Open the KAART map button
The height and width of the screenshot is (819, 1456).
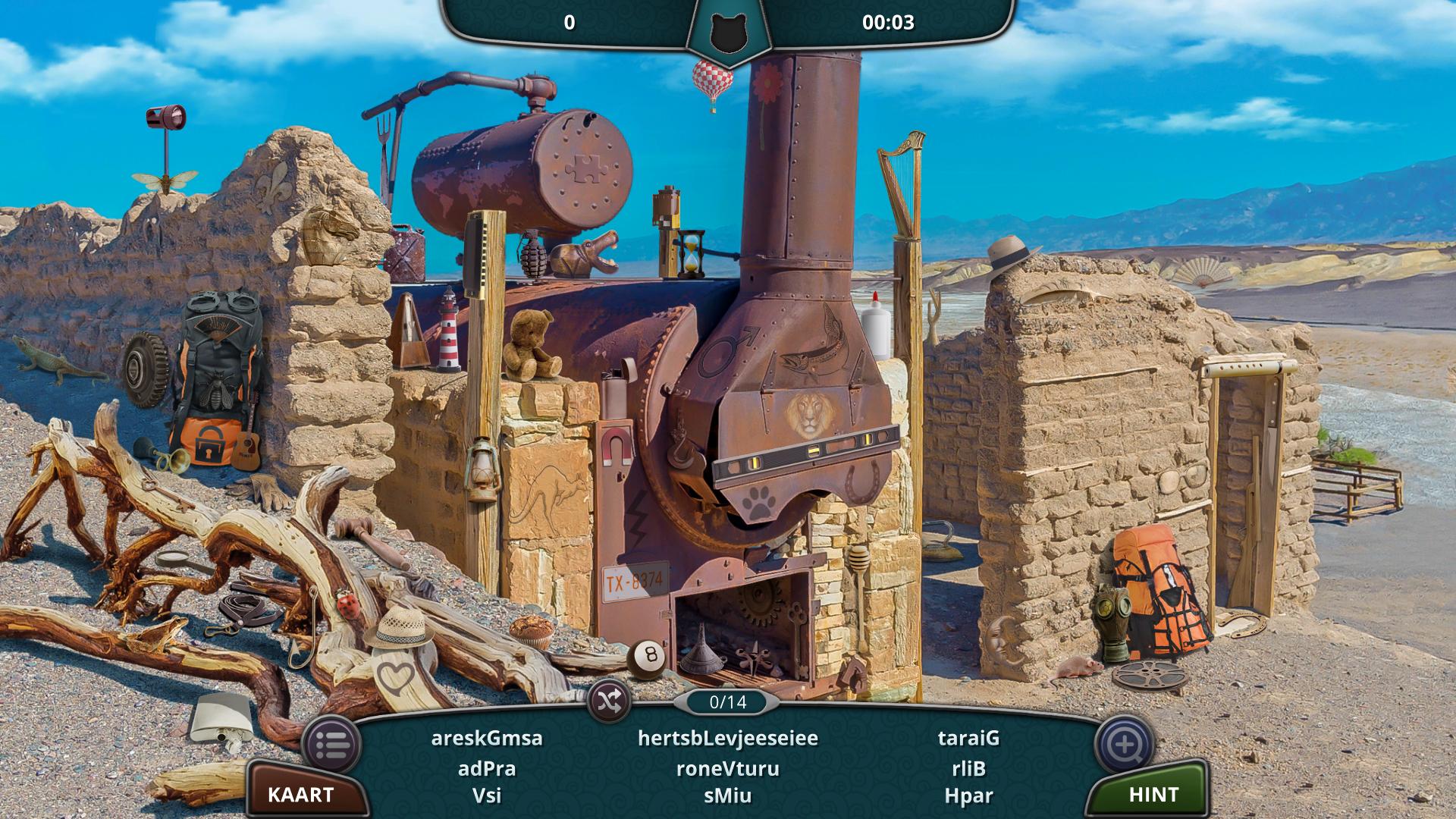coord(301,794)
